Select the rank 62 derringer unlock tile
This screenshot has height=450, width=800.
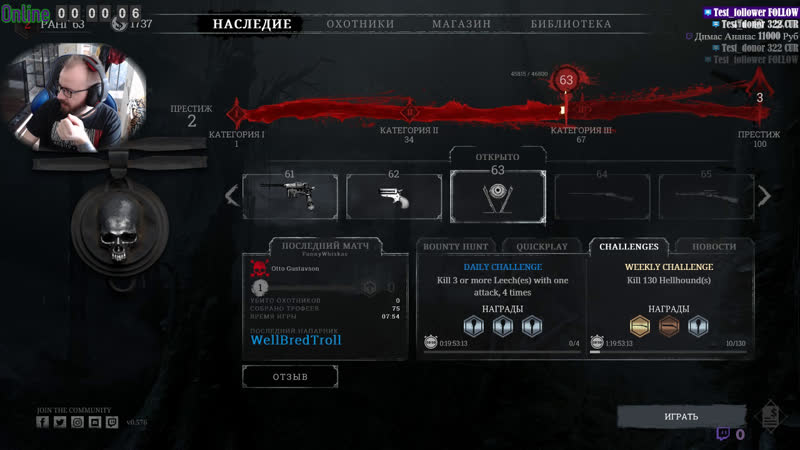394,196
